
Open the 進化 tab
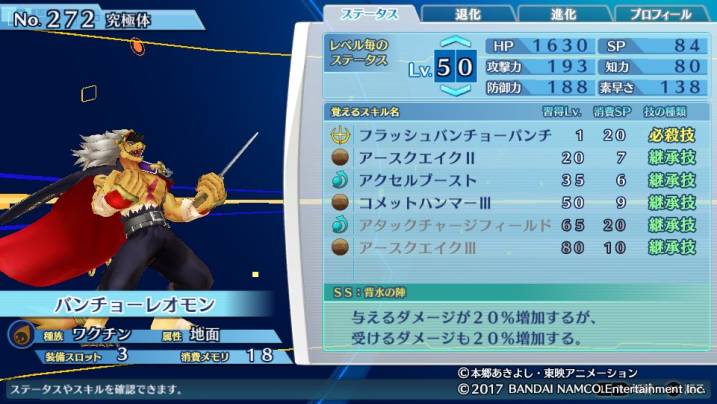(x=563, y=14)
